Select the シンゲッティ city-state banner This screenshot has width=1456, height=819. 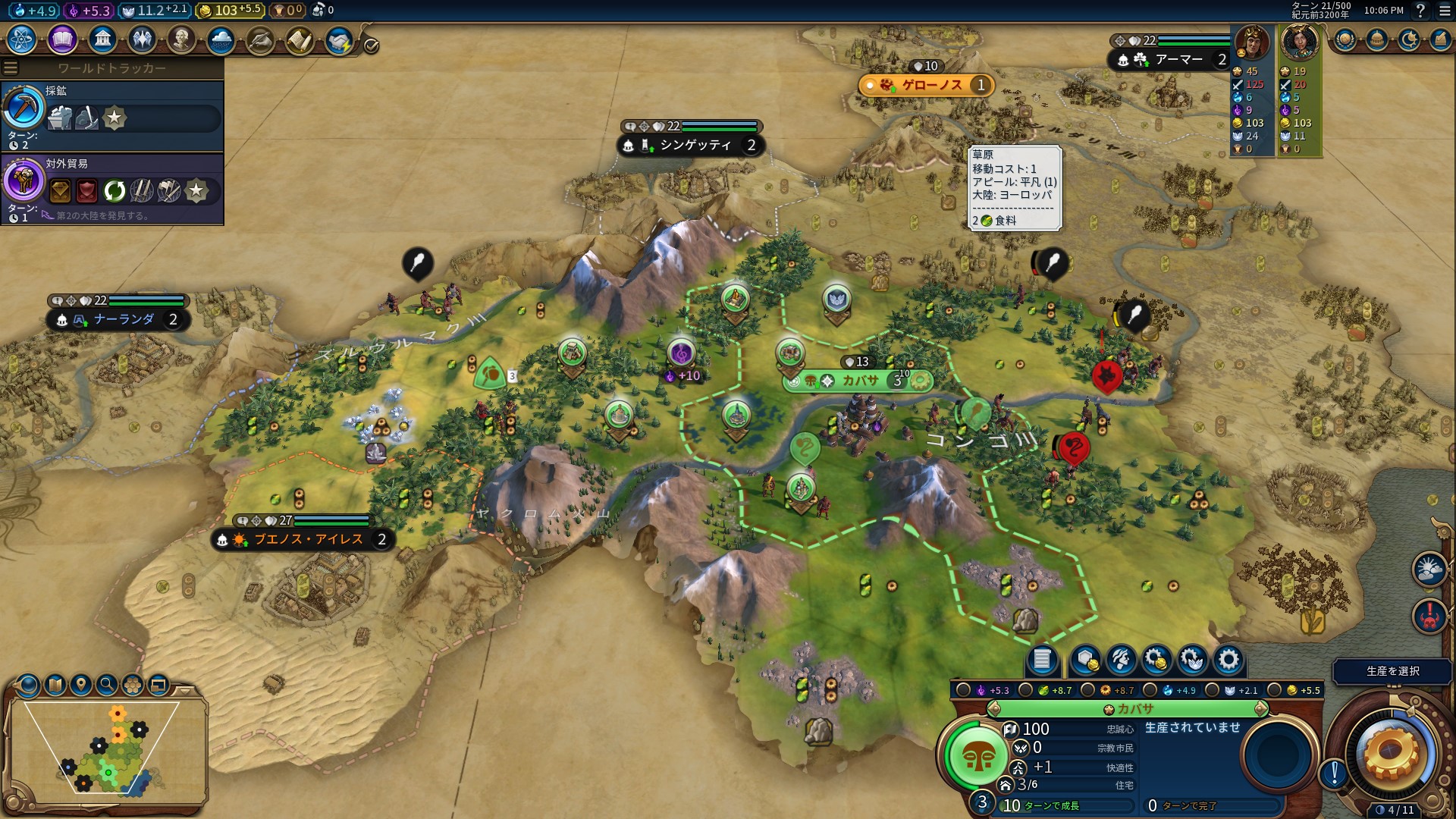(695, 145)
